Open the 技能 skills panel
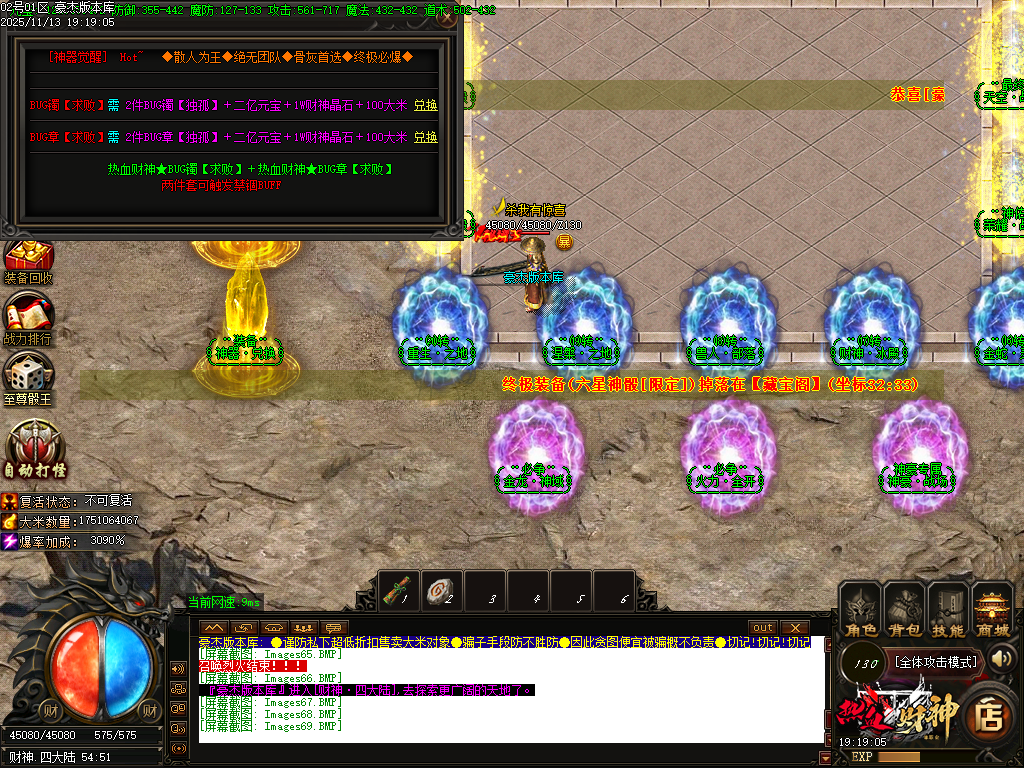The width and height of the screenshot is (1024, 768). coord(947,611)
